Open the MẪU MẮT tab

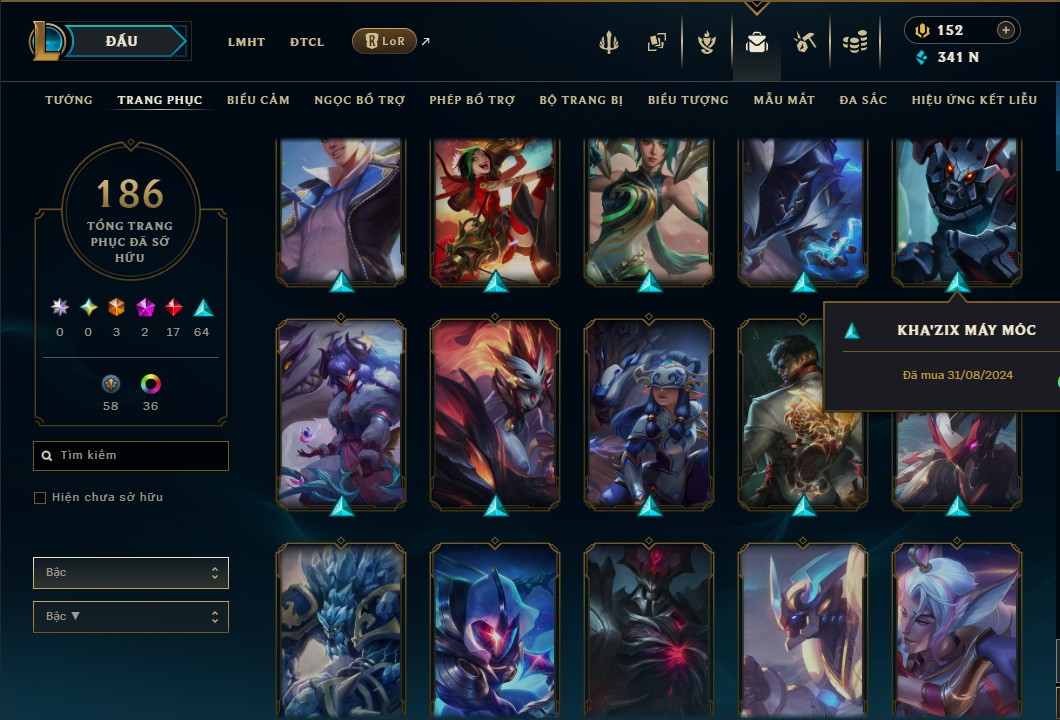784,100
